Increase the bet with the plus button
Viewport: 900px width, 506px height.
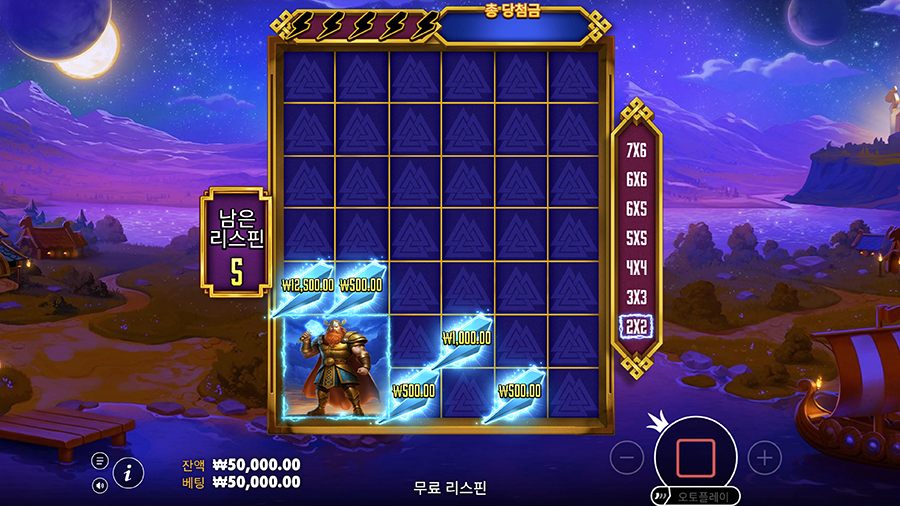(764, 458)
